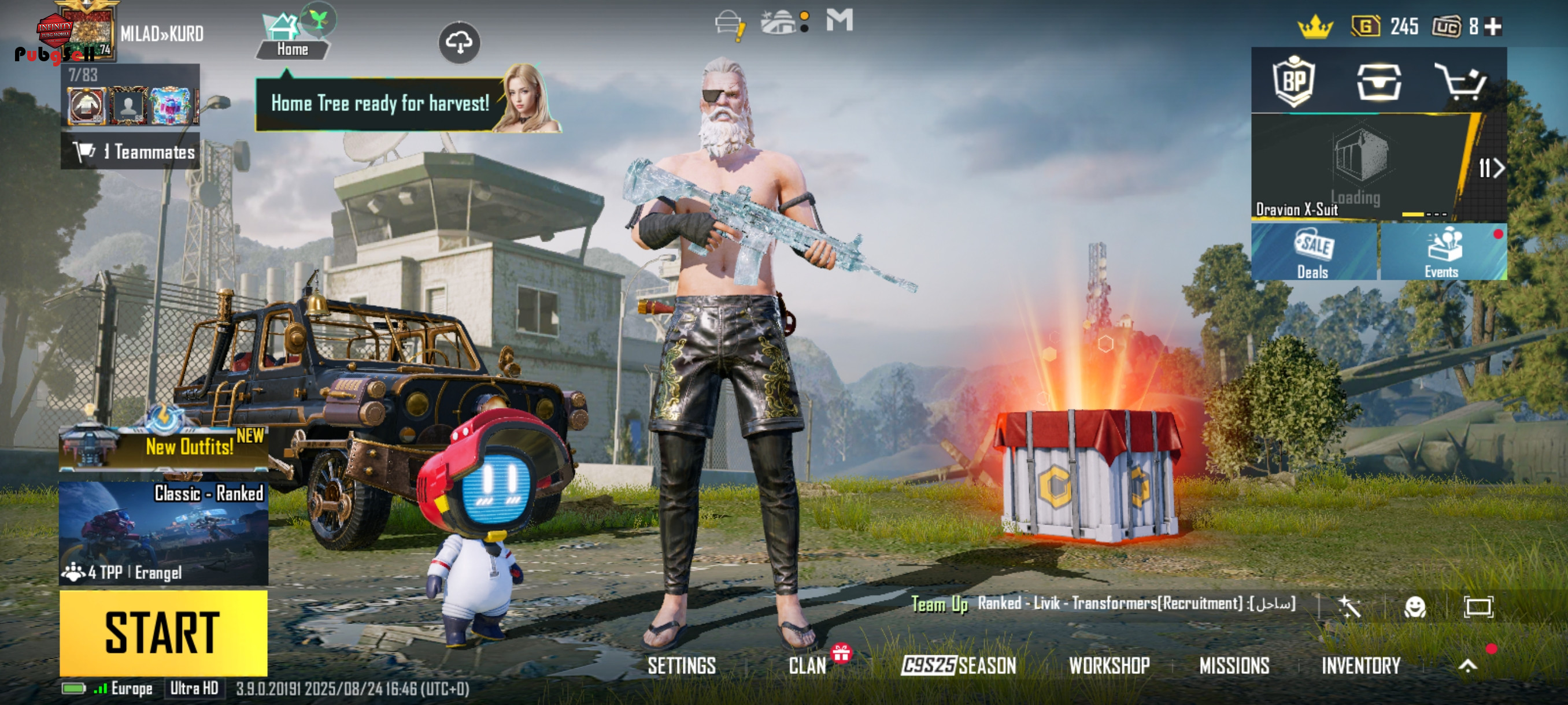The image size is (1568, 705).
Task: Open the Inventory
Action: click(1360, 666)
